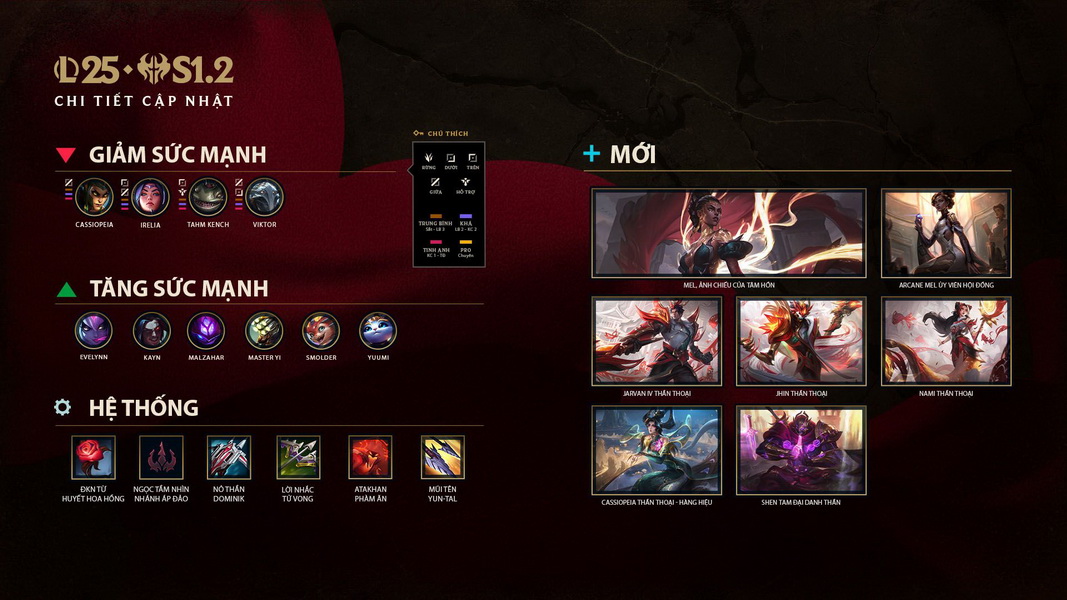Choose the Malzahar icon

click(x=206, y=330)
